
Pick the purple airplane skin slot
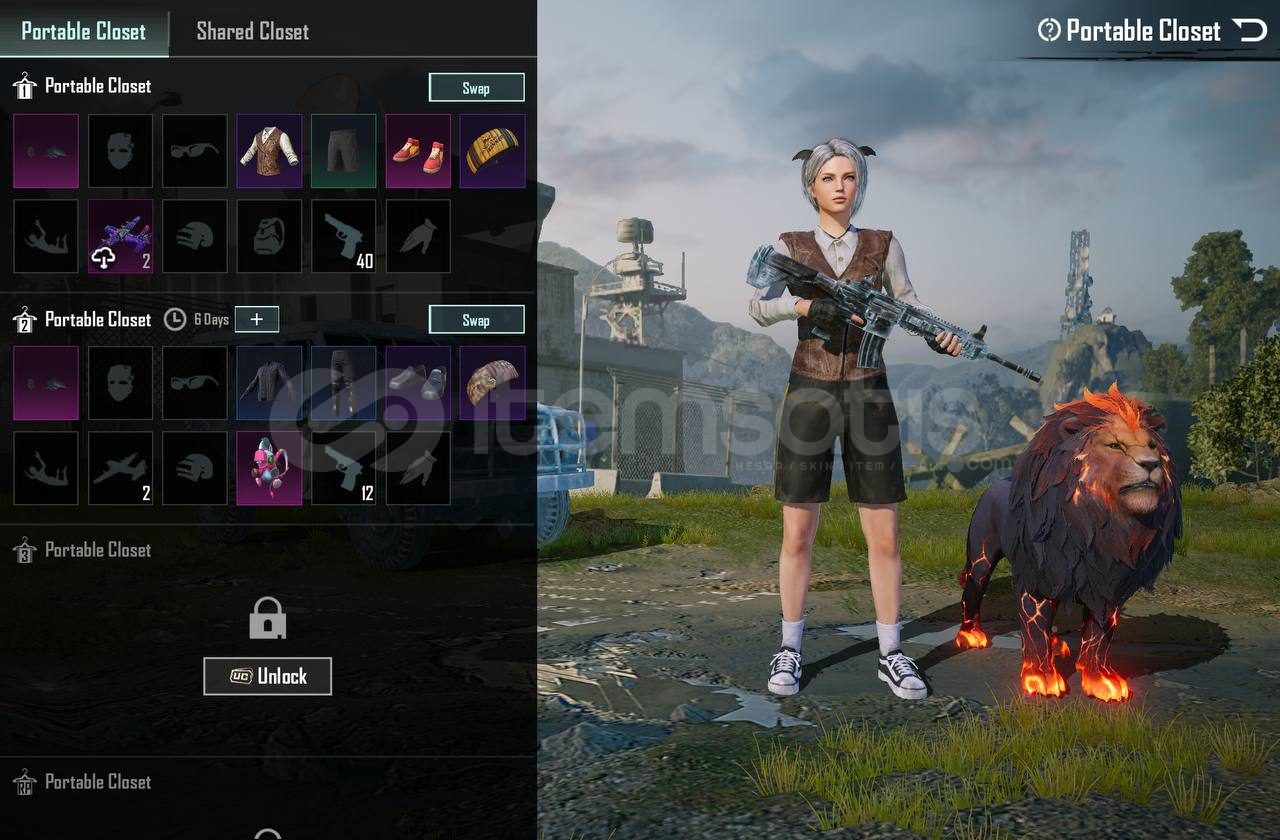click(121, 236)
